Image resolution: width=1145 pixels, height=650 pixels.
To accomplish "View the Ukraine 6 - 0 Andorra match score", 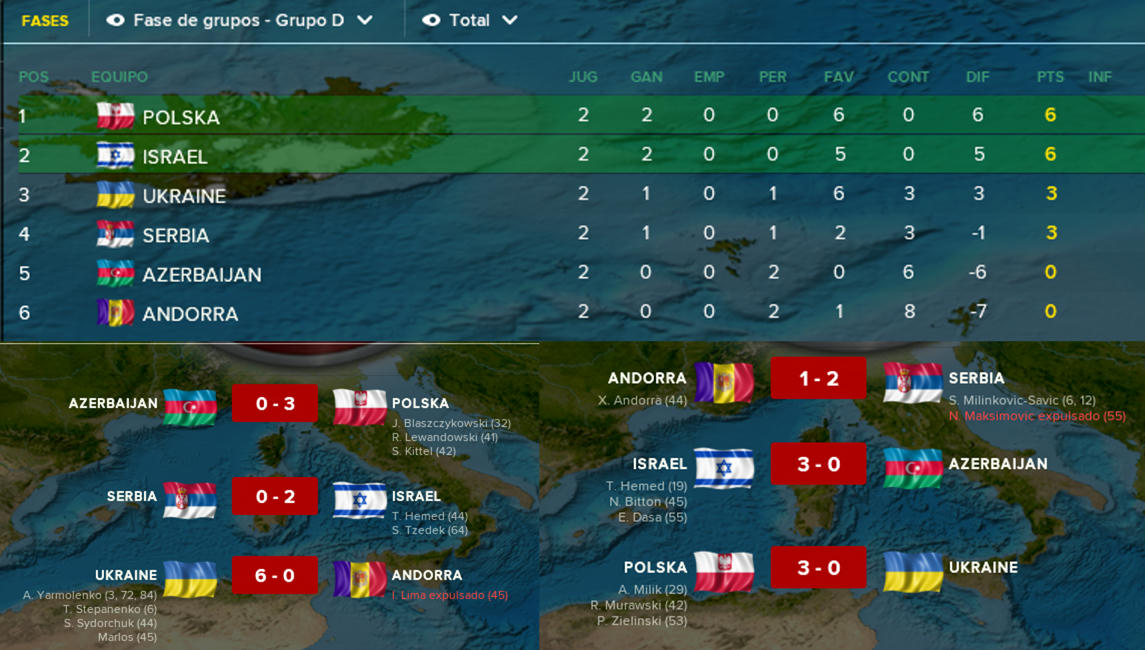I will (x=274, y=576).
